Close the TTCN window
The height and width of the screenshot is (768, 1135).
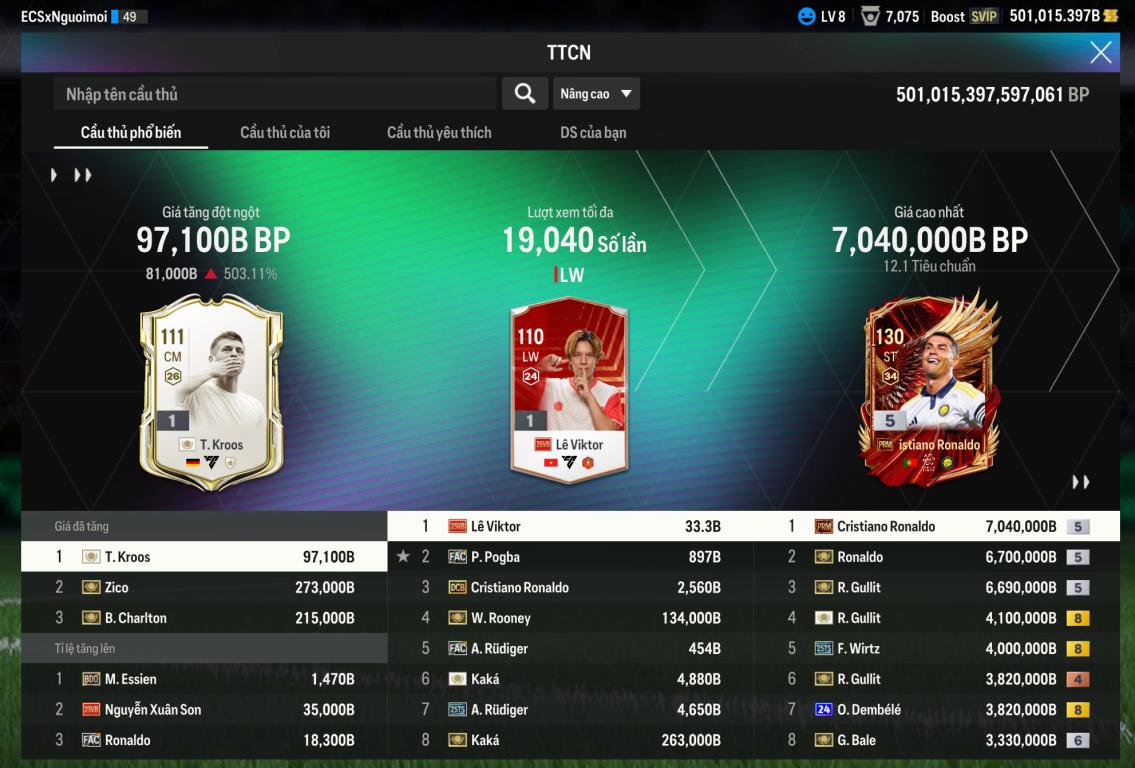(x=1100, y=53)
